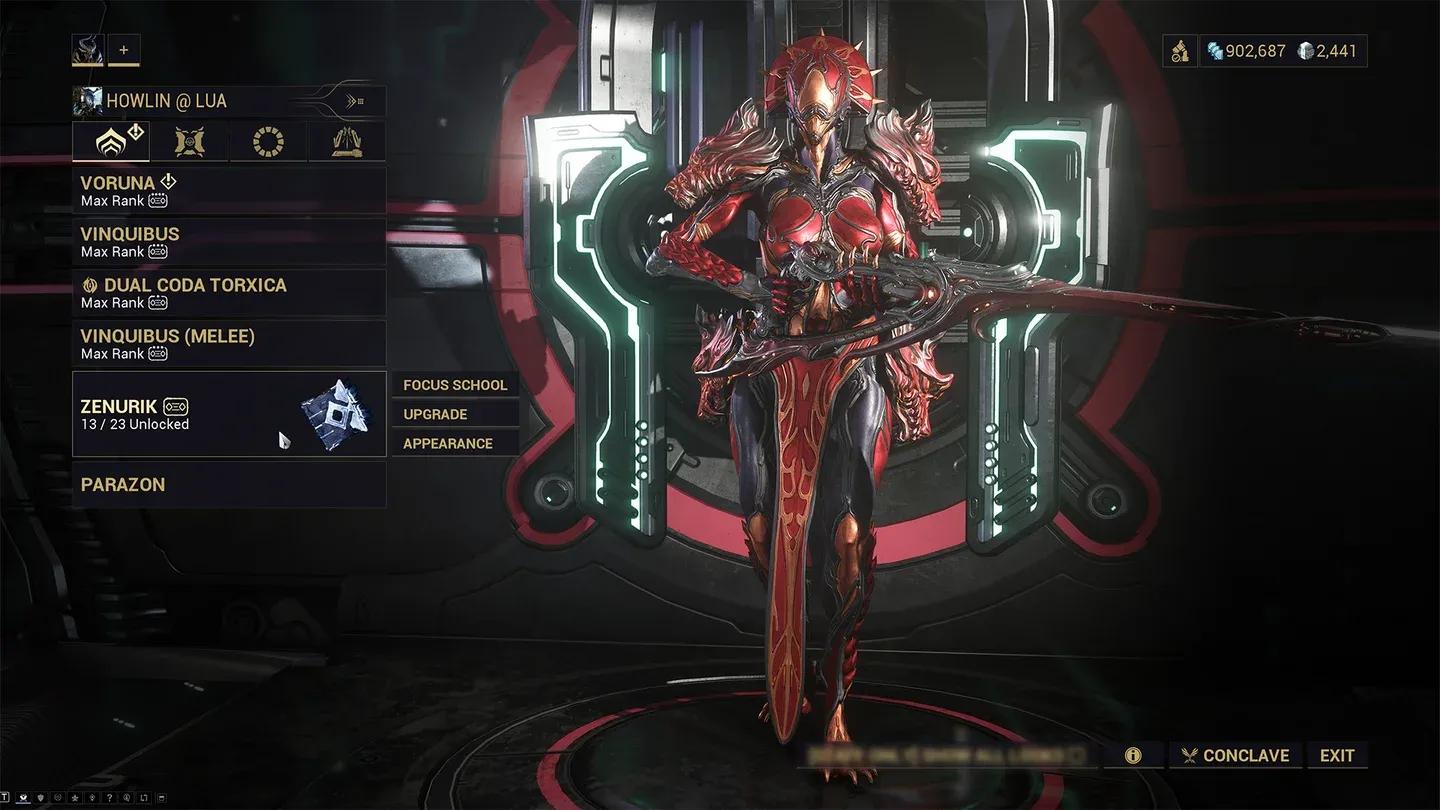Switch to the second arsenal category tab

tap(189, 141)
